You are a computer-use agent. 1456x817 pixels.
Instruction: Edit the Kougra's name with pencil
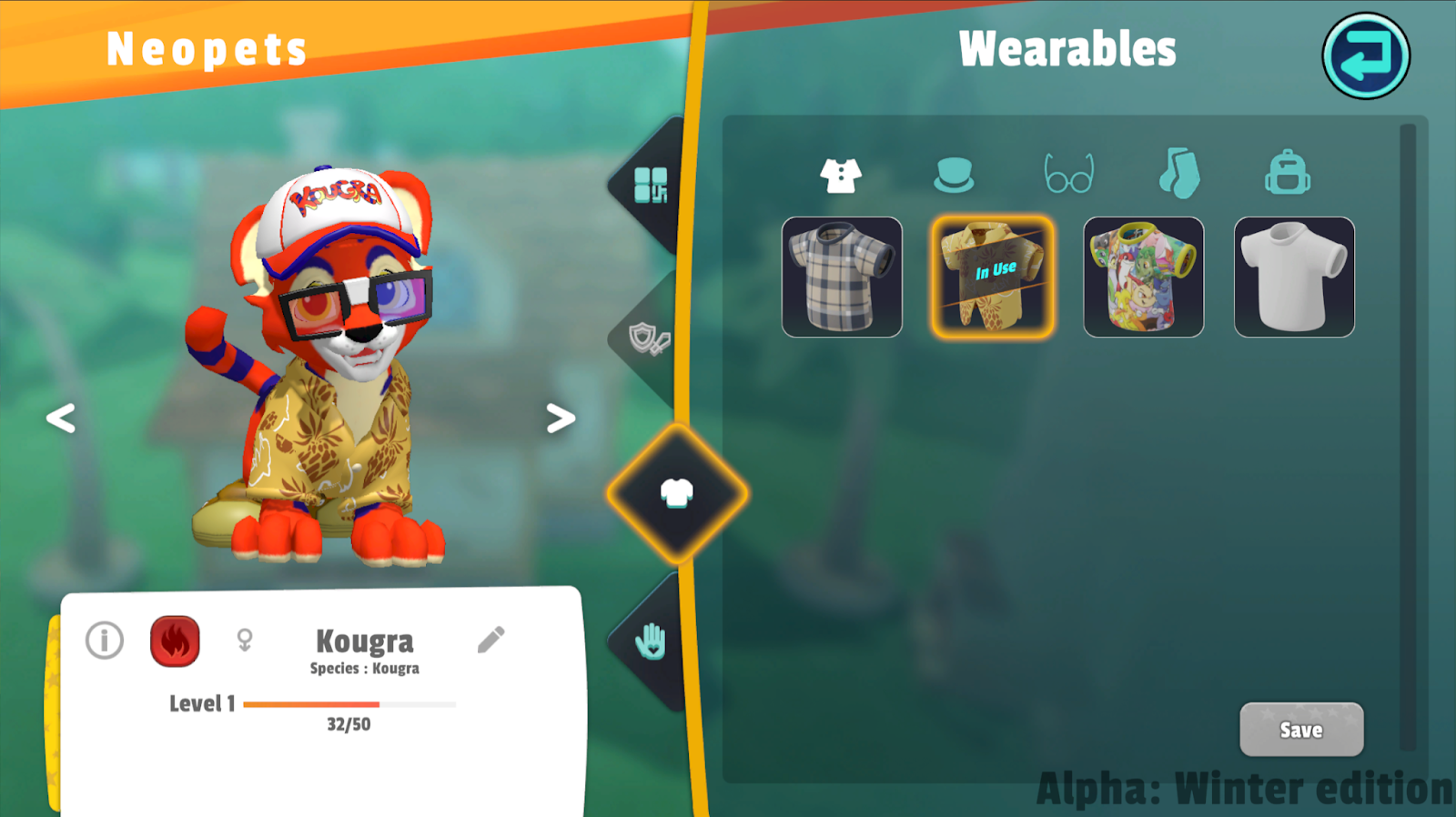(490, 640)
